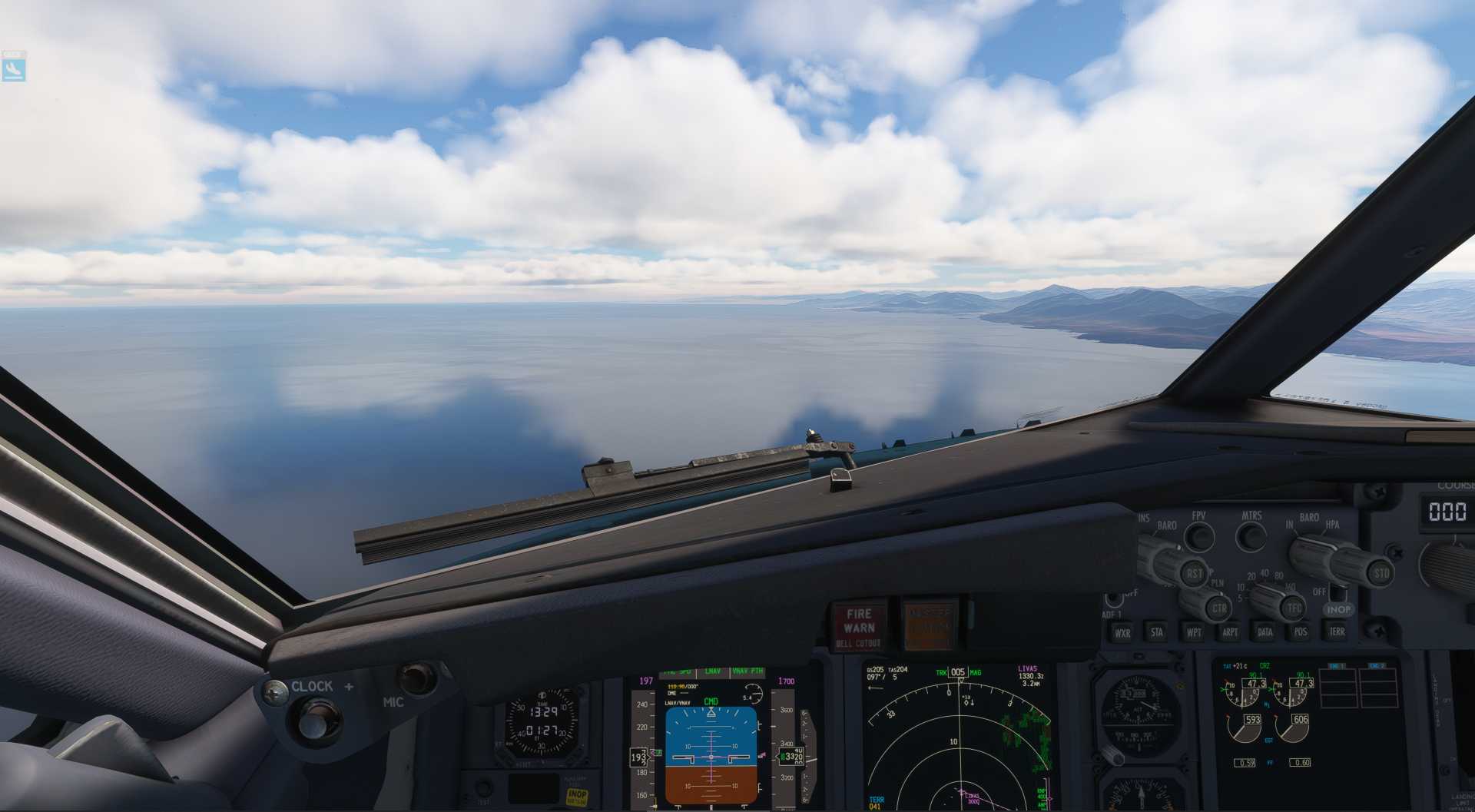This screenshot has width=1475, height=812.
Task: Toggle the WXR weather radar button
Action: (1122, 633)
